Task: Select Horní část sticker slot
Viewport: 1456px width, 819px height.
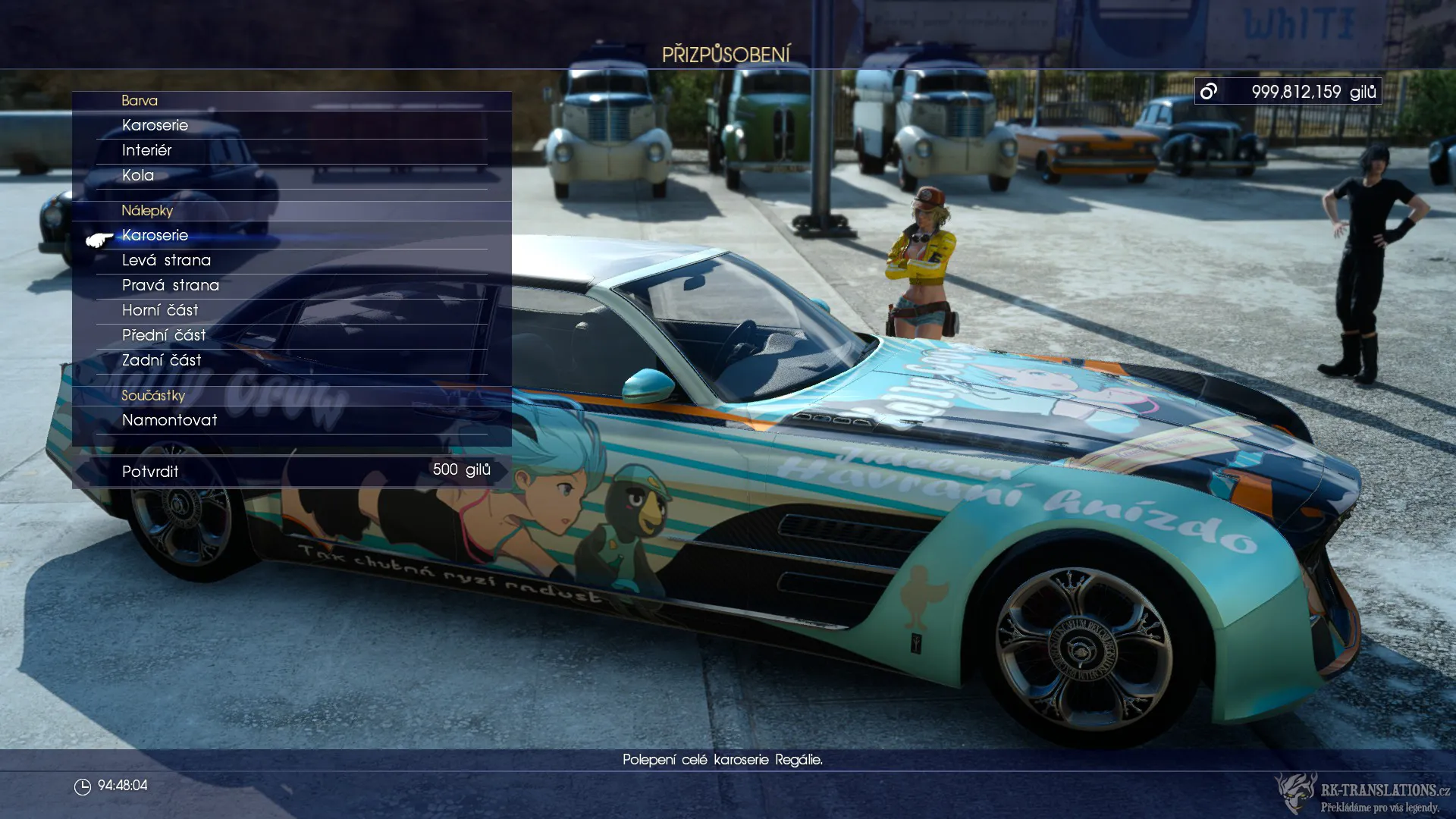Action: click(160, 310)
